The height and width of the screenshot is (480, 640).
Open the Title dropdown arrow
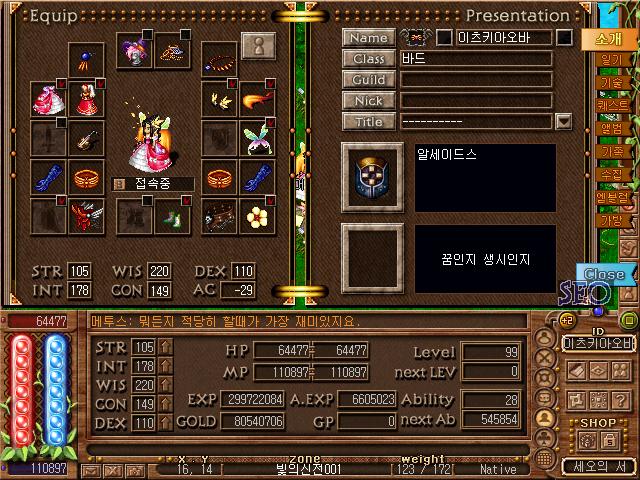click(563, 122)
